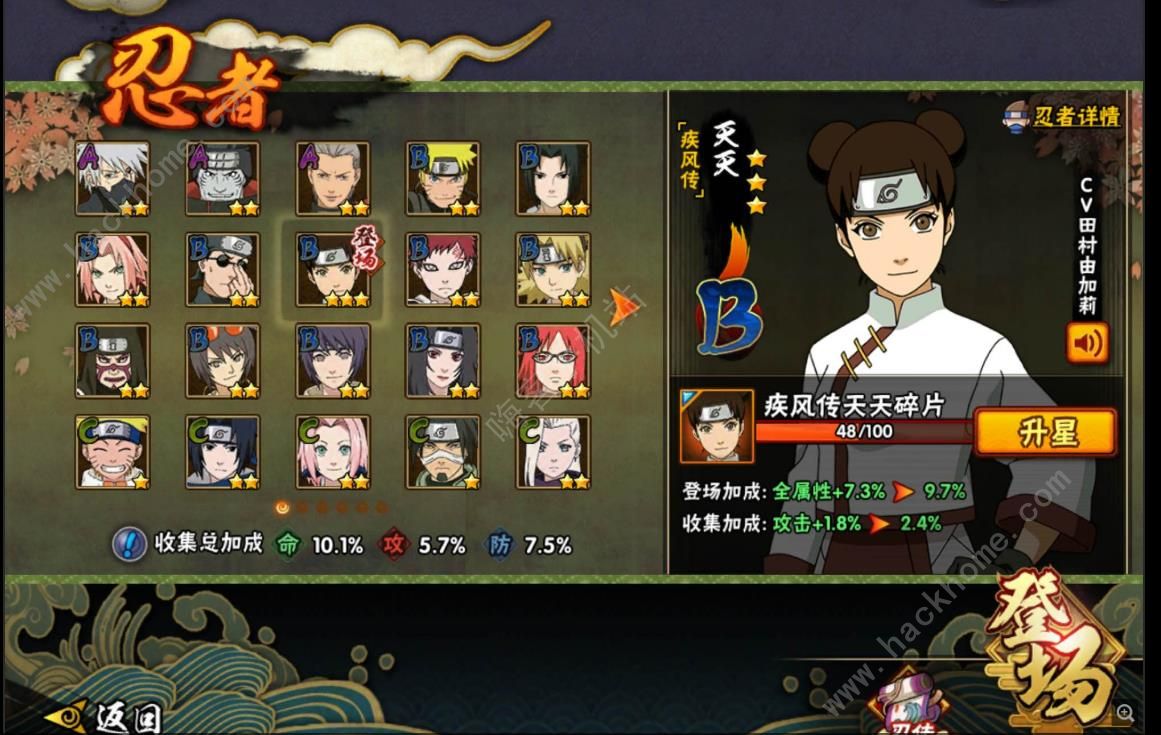Screen dimensions: 1161x735
Task: Select the purple-haired Anko portrait
Action: pyautogui.click(x=333, y=361)
